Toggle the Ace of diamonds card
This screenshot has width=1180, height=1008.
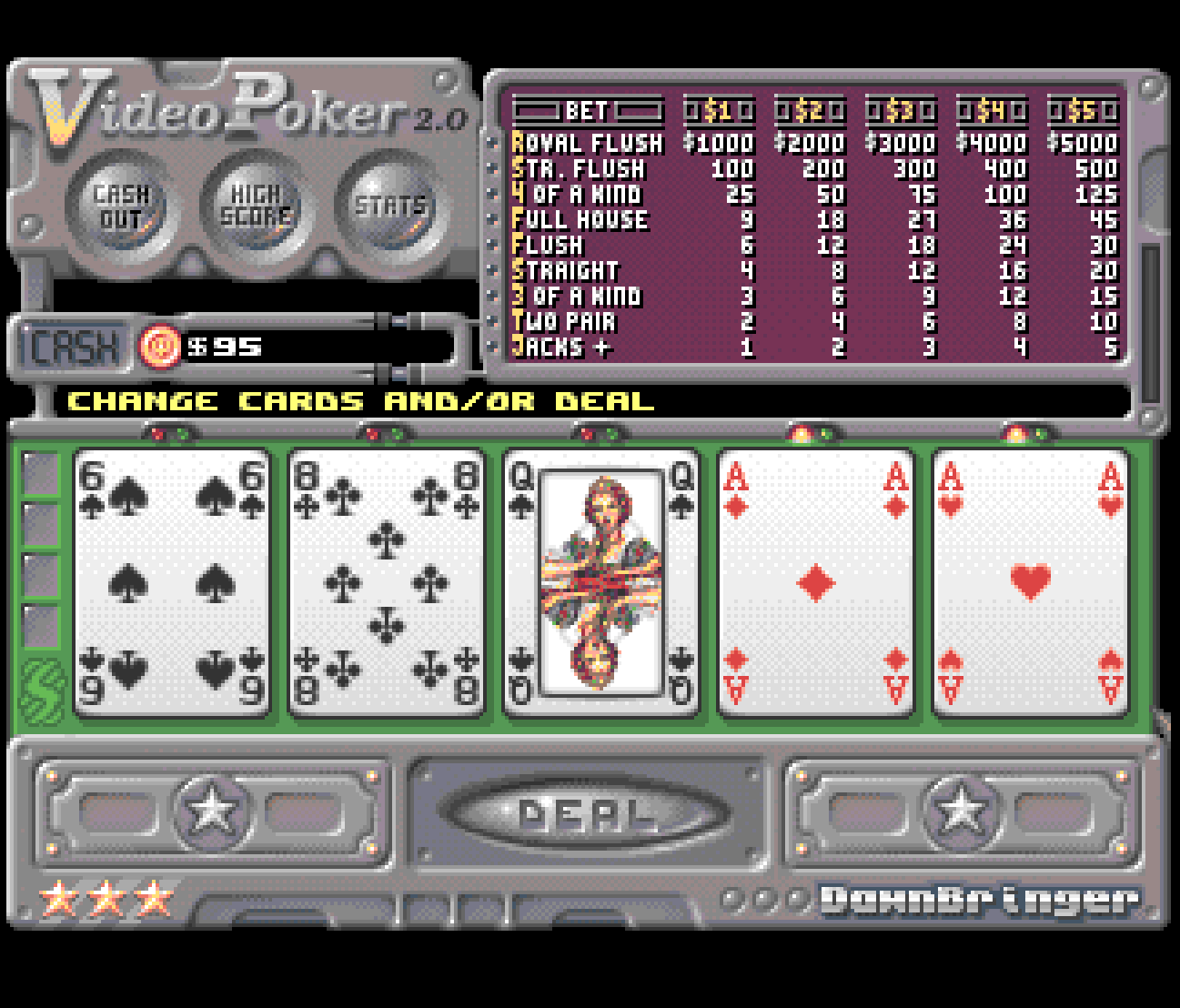tap(816, 582)
